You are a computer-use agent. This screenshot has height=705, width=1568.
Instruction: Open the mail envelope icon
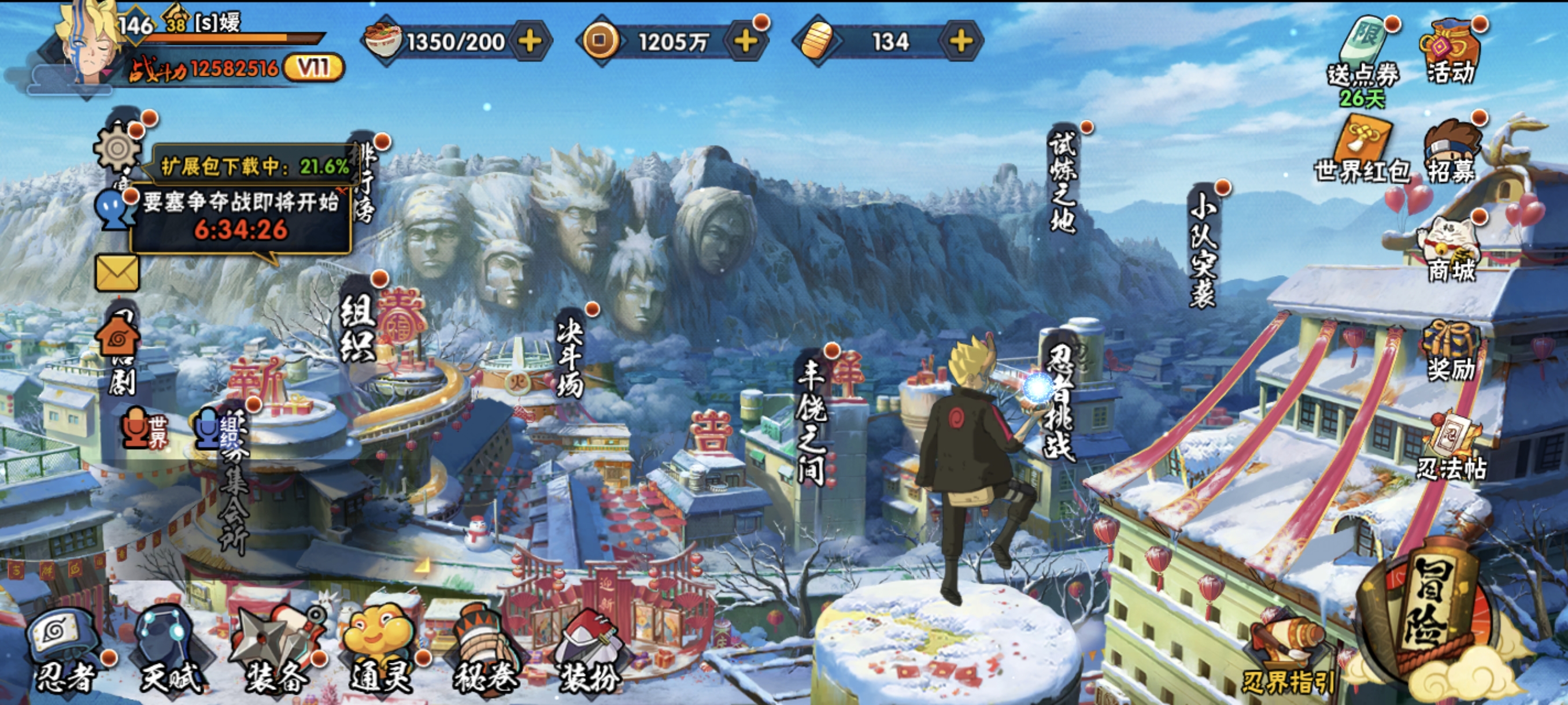pyautogui.click(x=117, y=273)
